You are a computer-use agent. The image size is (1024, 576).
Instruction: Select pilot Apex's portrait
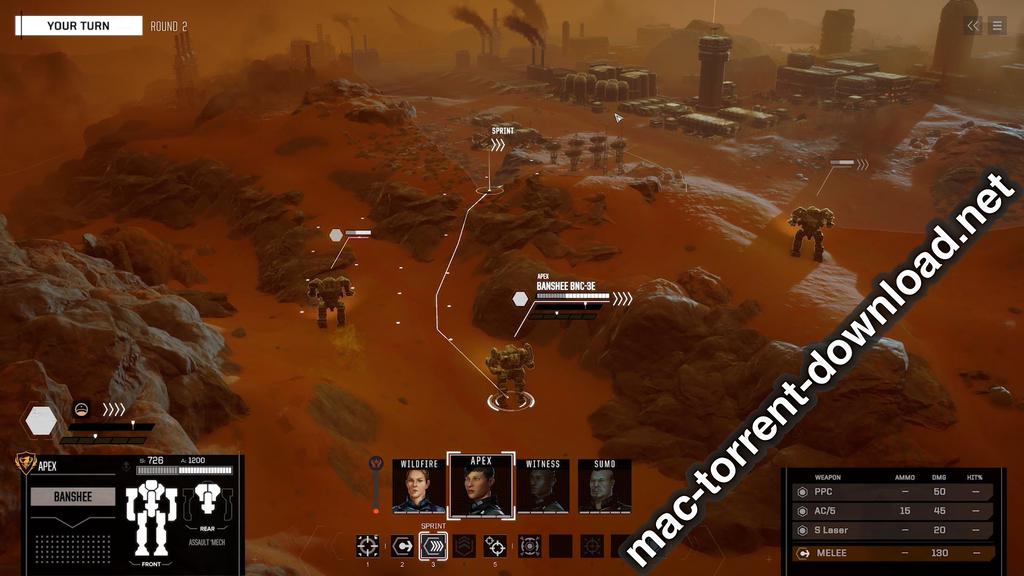[x=481, y=488]
